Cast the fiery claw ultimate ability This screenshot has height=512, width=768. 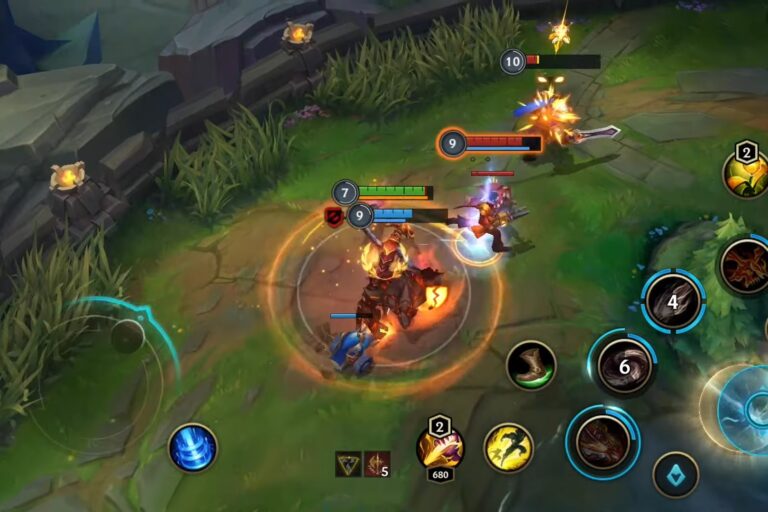(745, 266)
